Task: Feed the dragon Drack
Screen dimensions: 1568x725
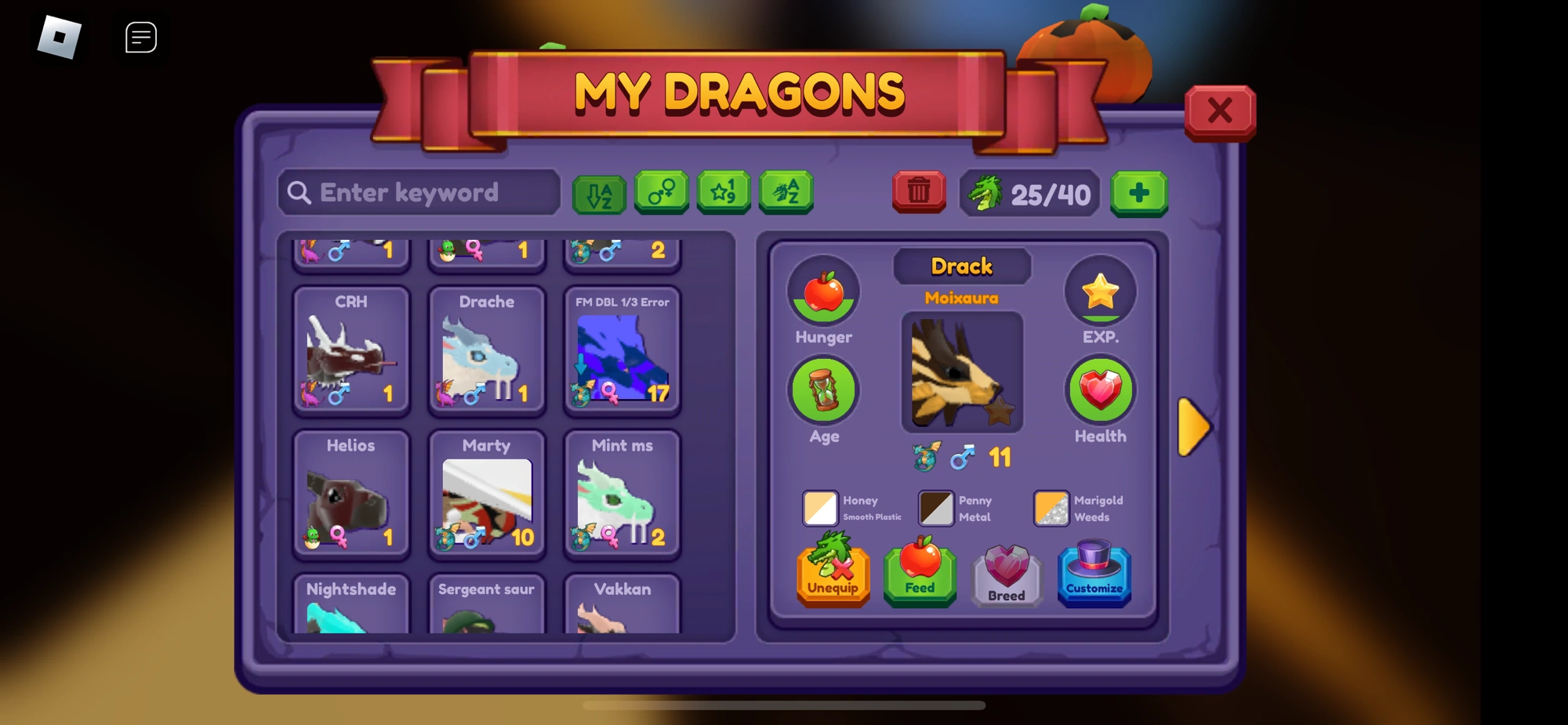Action: click(x=919, y=575)
